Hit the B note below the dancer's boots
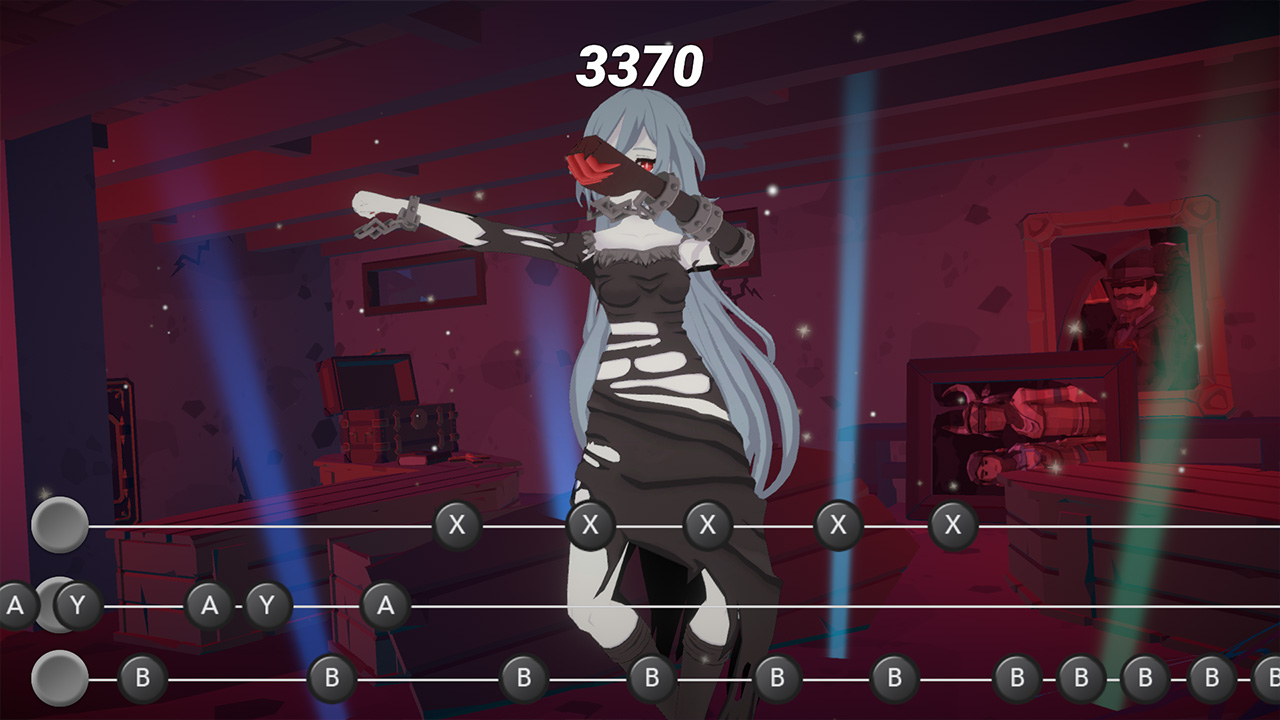Viewport: 1280px width, 720px height. [x=650, y=676]
